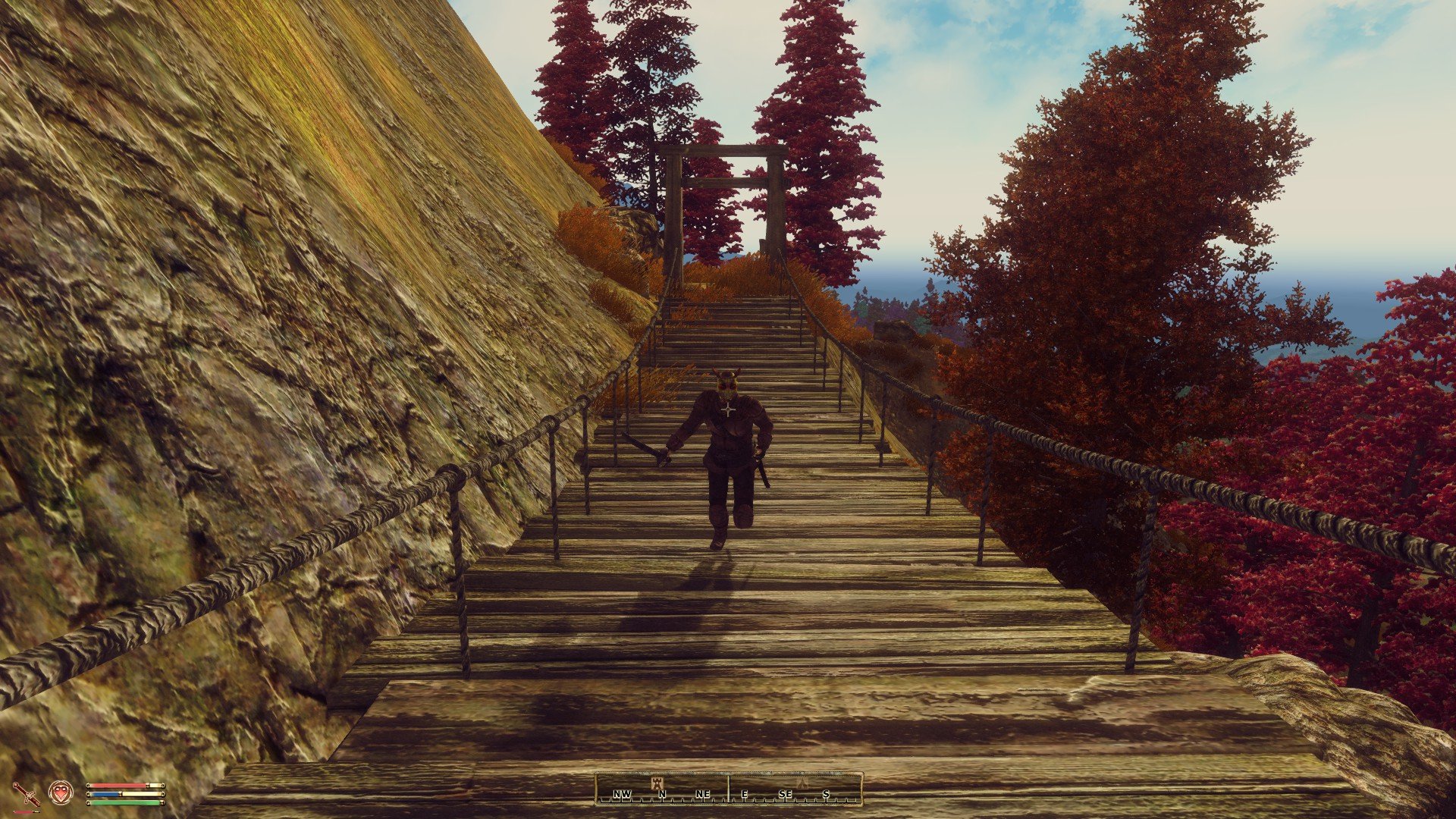Click the red health bar
Image resolution: width=1456 pixels, height=819 pixels.
(117, 786)
